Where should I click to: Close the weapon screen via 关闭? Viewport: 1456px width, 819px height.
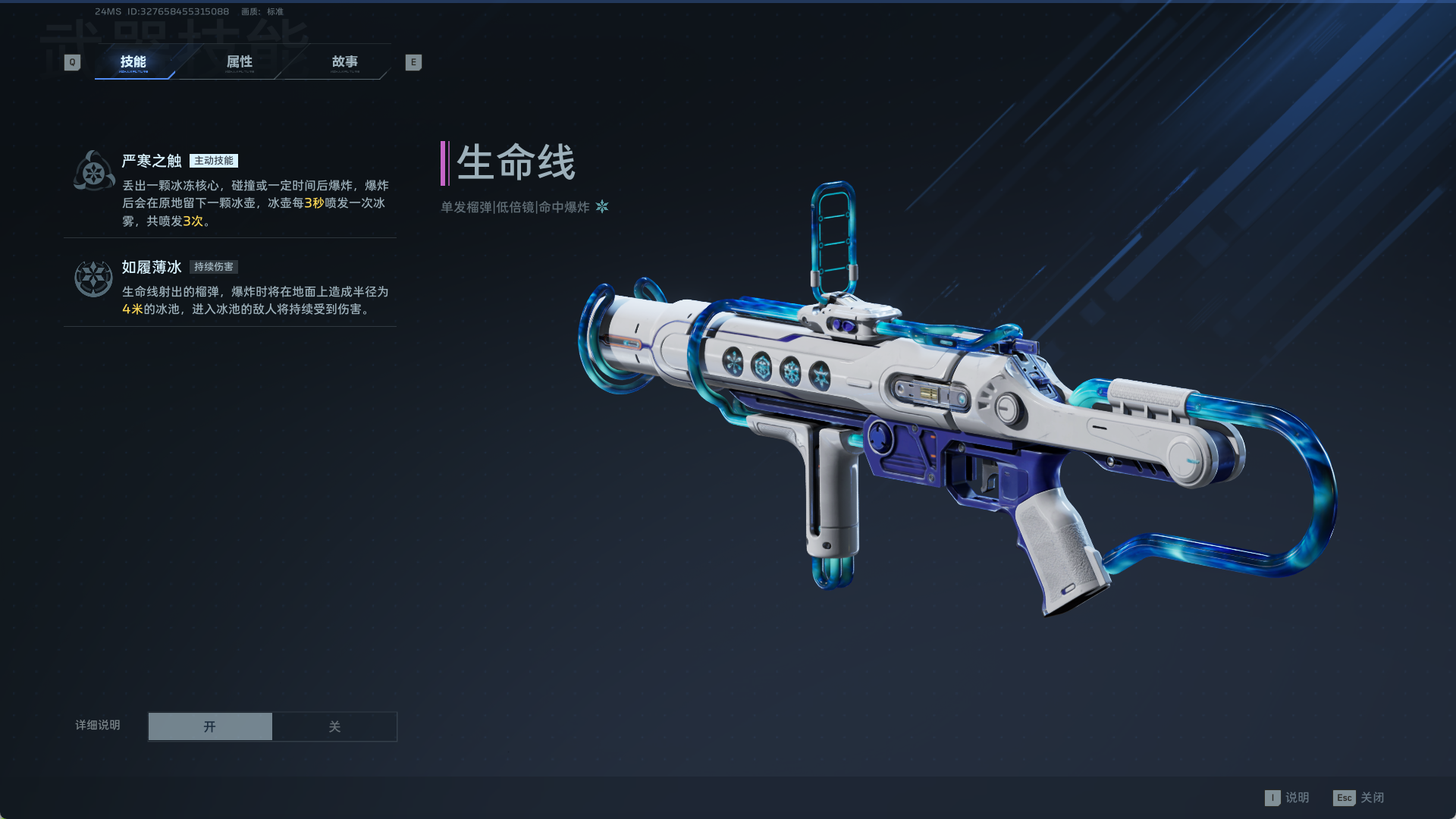1359,798
